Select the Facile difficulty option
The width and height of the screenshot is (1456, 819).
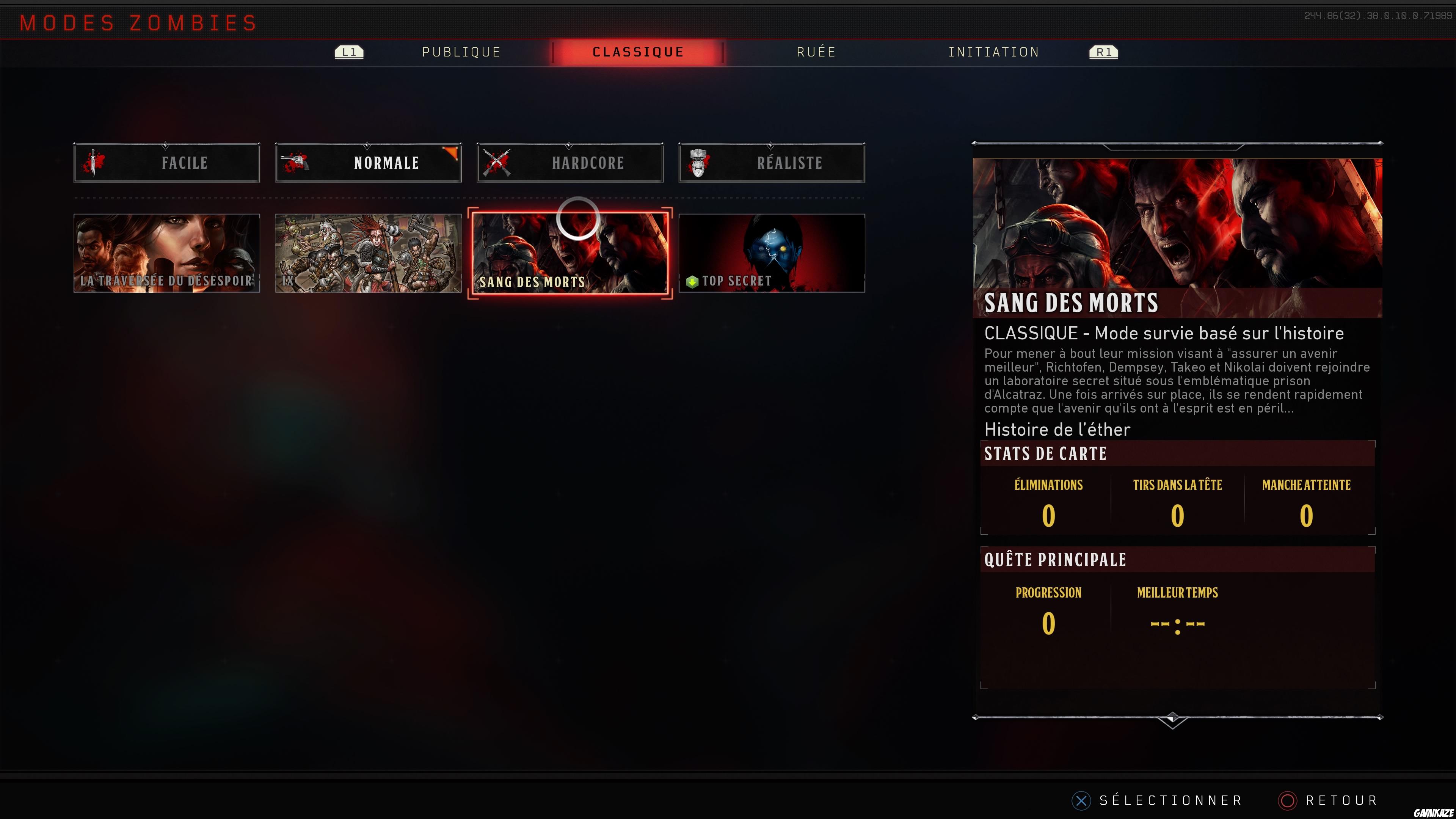(x=167, y=163)
